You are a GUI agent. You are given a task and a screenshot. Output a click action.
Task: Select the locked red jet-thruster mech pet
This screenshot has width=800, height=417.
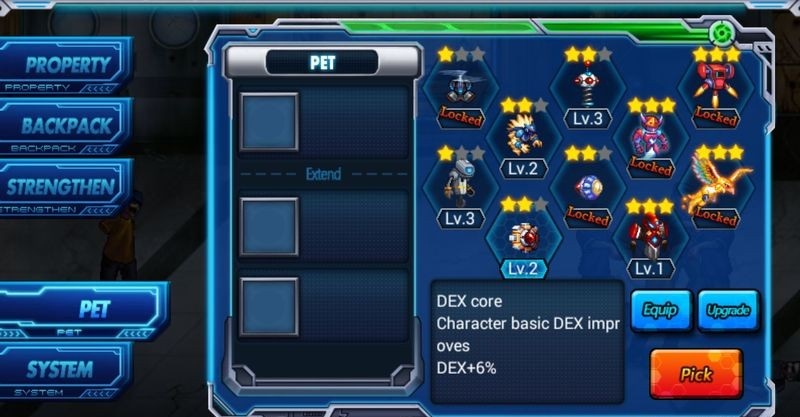[715, 92]
